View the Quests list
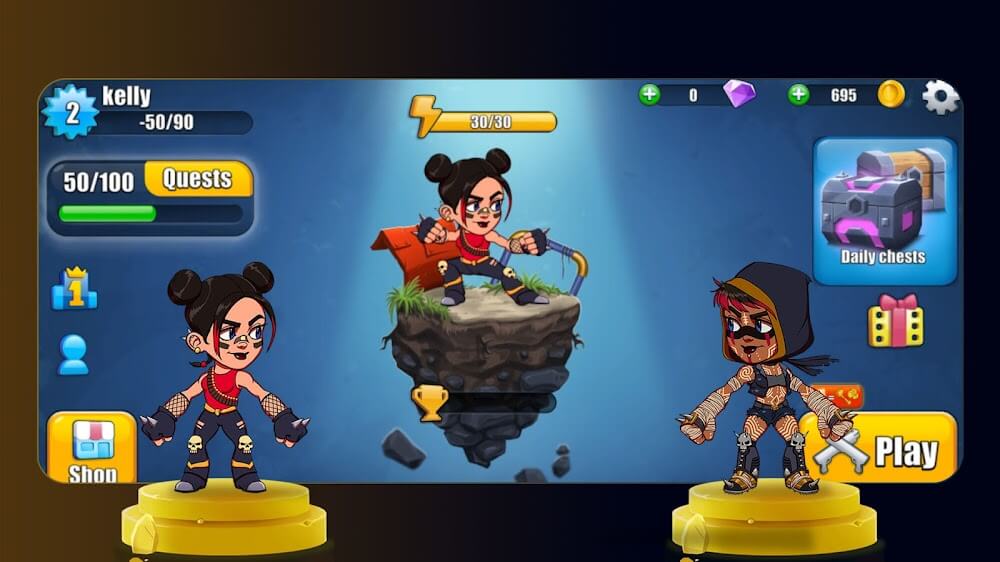 point(197,179)
